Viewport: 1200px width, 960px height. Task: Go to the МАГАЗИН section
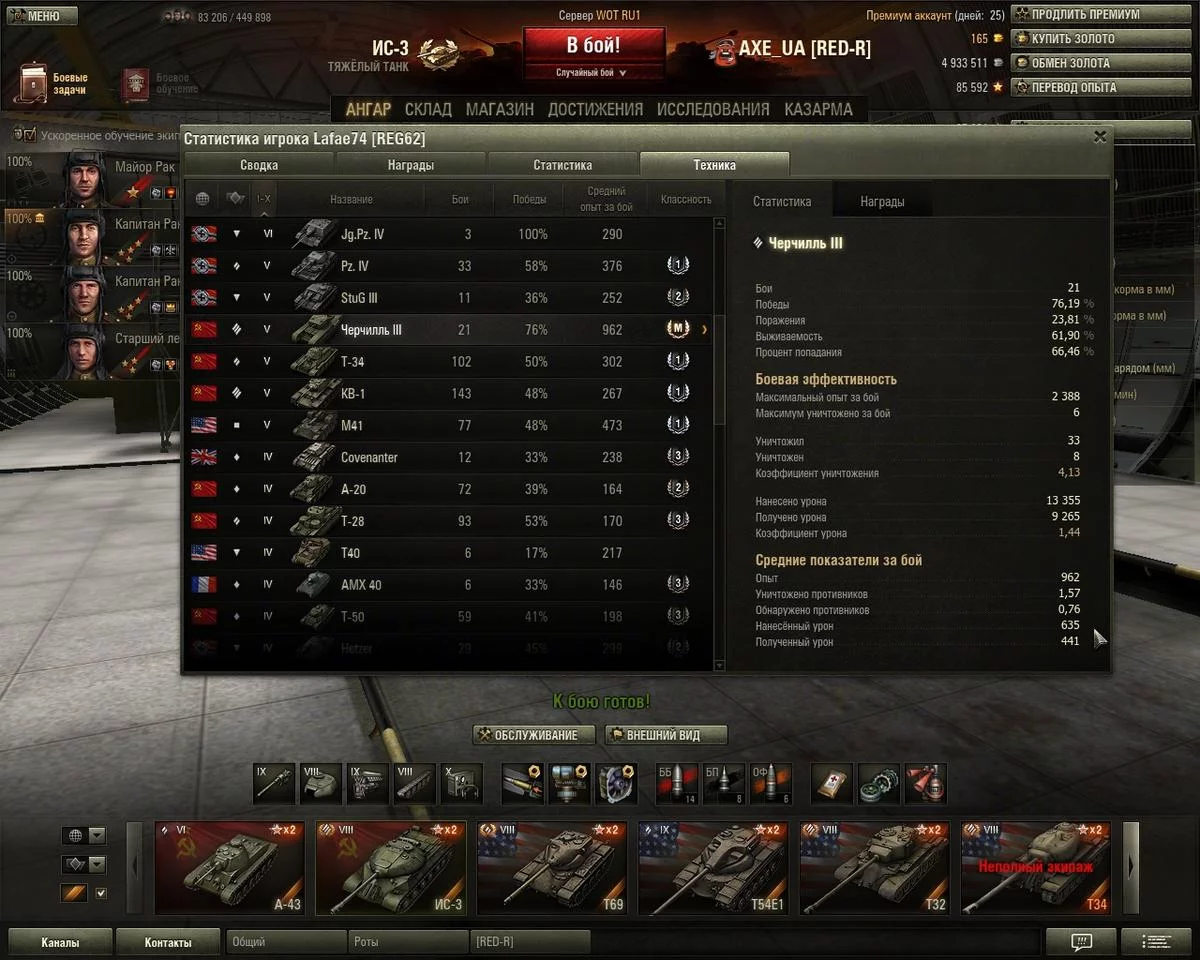coord(499,109)
